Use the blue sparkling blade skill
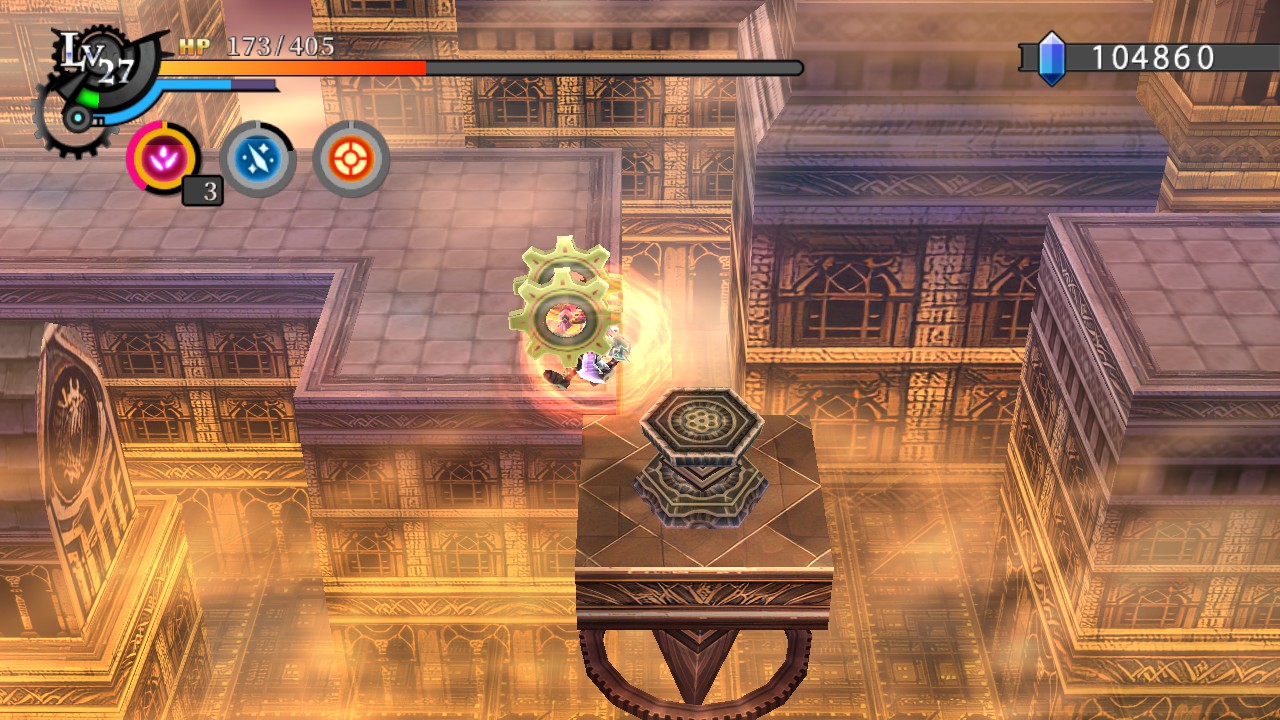 pyautogui.click(x=257, y=159)
